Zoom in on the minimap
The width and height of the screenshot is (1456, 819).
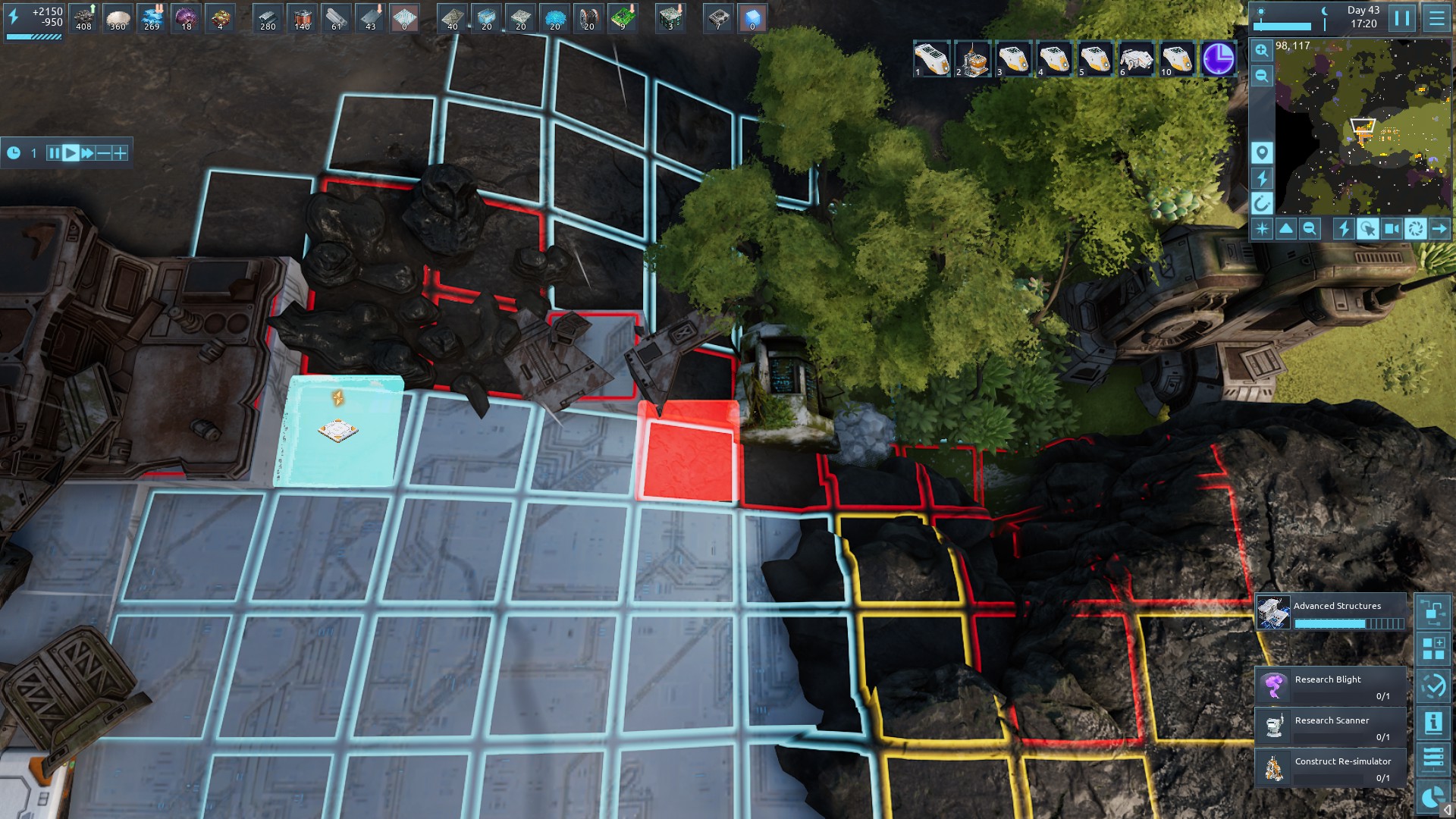pyautogui.click(x=1261, y=50)
